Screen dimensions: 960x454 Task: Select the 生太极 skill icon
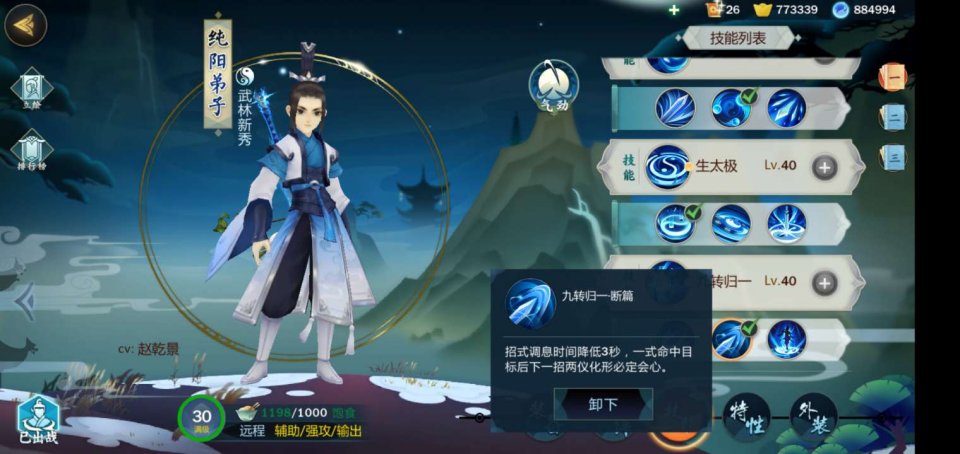pos(666,167)
